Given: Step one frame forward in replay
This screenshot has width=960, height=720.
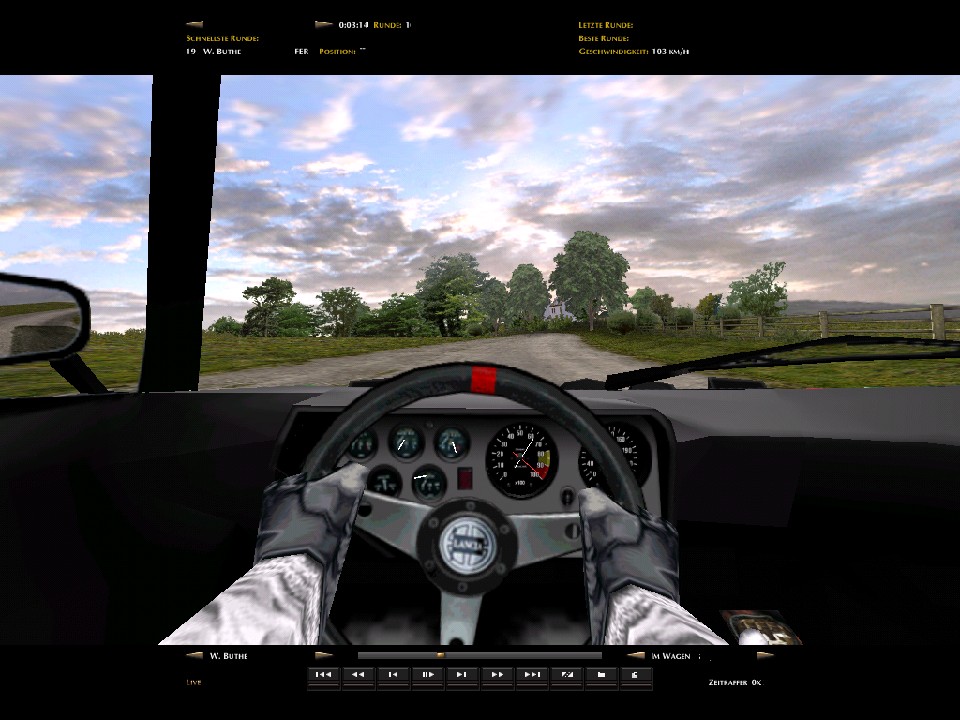Looking at the screenshot, I should (462, 675).
